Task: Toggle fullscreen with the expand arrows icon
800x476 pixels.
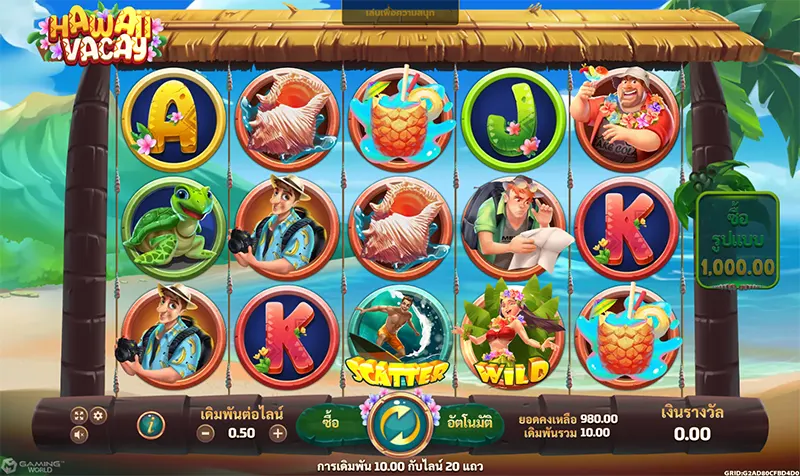Action: [x=79, y=415]
